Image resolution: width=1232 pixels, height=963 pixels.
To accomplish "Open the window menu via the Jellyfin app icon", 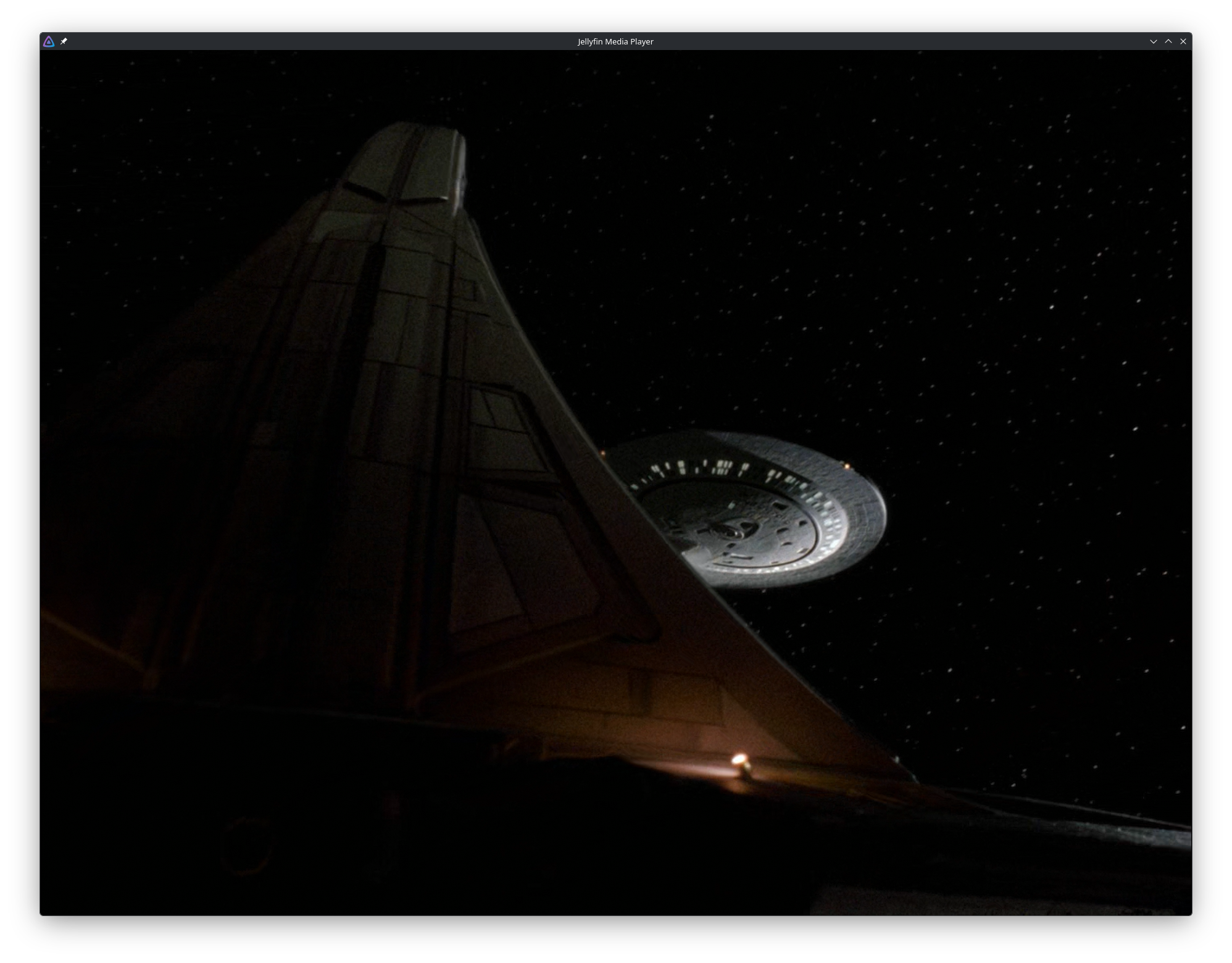I will pos(49,41).
